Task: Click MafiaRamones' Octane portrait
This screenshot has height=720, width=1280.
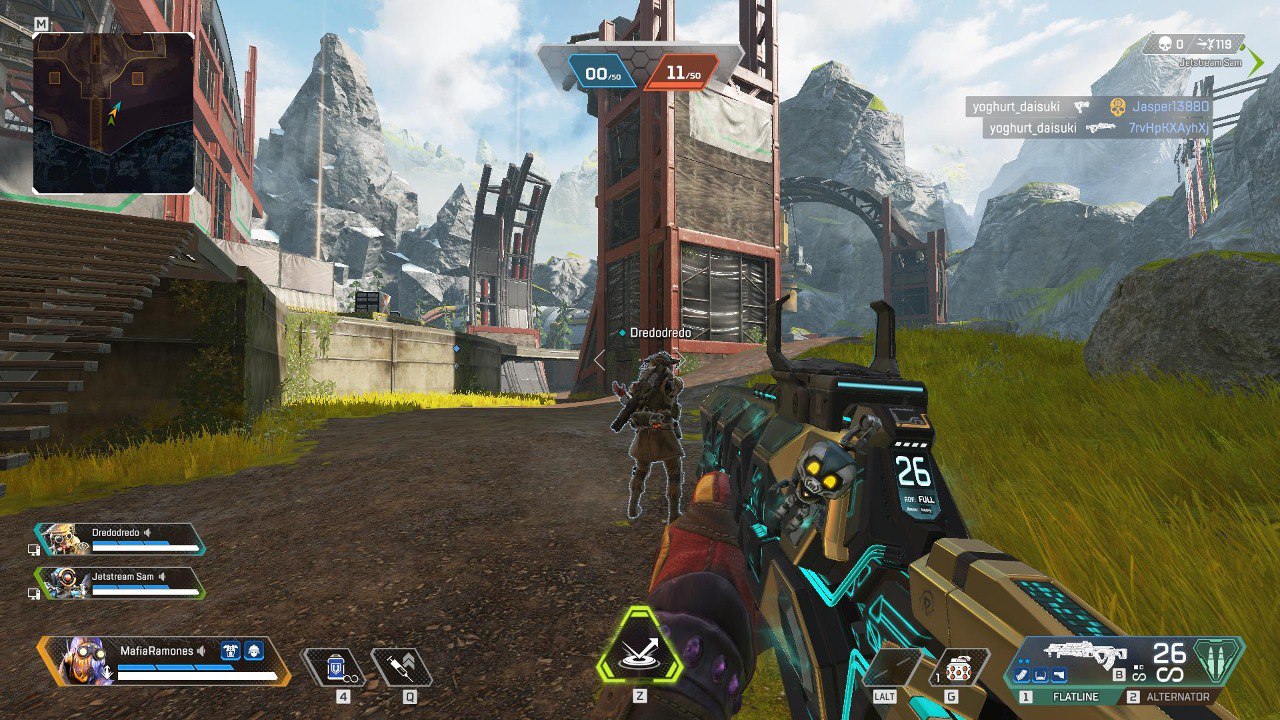Action: pos(76,661)
